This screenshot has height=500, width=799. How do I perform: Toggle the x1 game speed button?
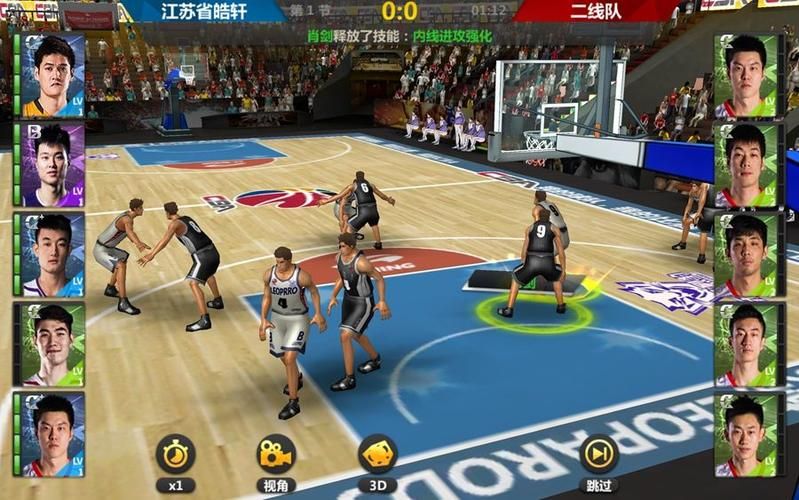[175, 455]
